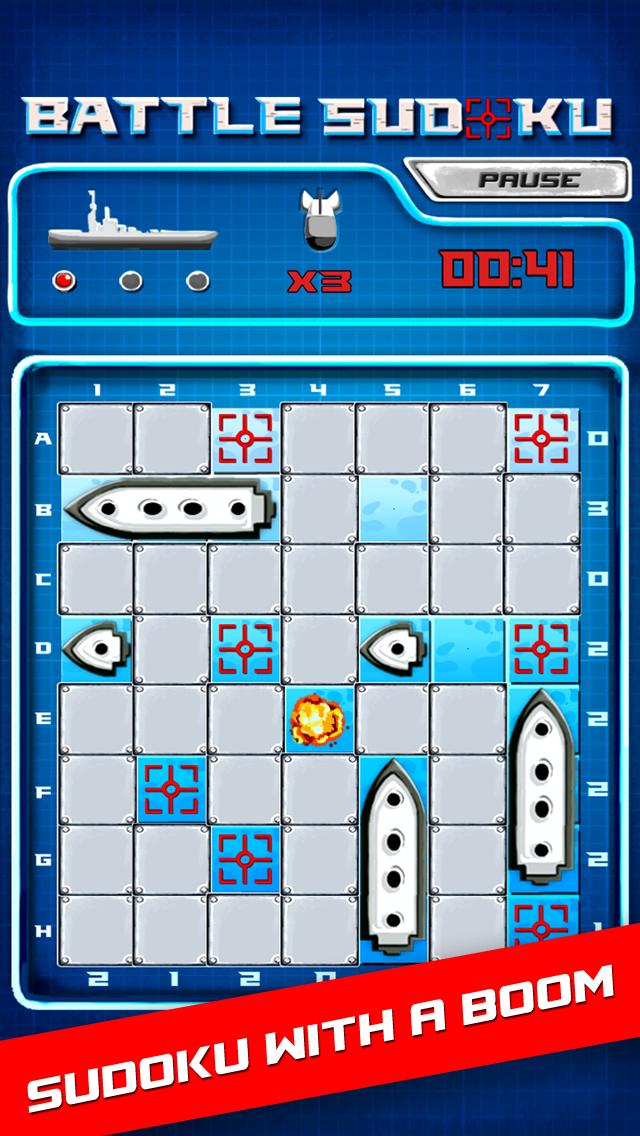640x1136 pixels.
Task: Select the target tile at F2
Action: point(170,790)
